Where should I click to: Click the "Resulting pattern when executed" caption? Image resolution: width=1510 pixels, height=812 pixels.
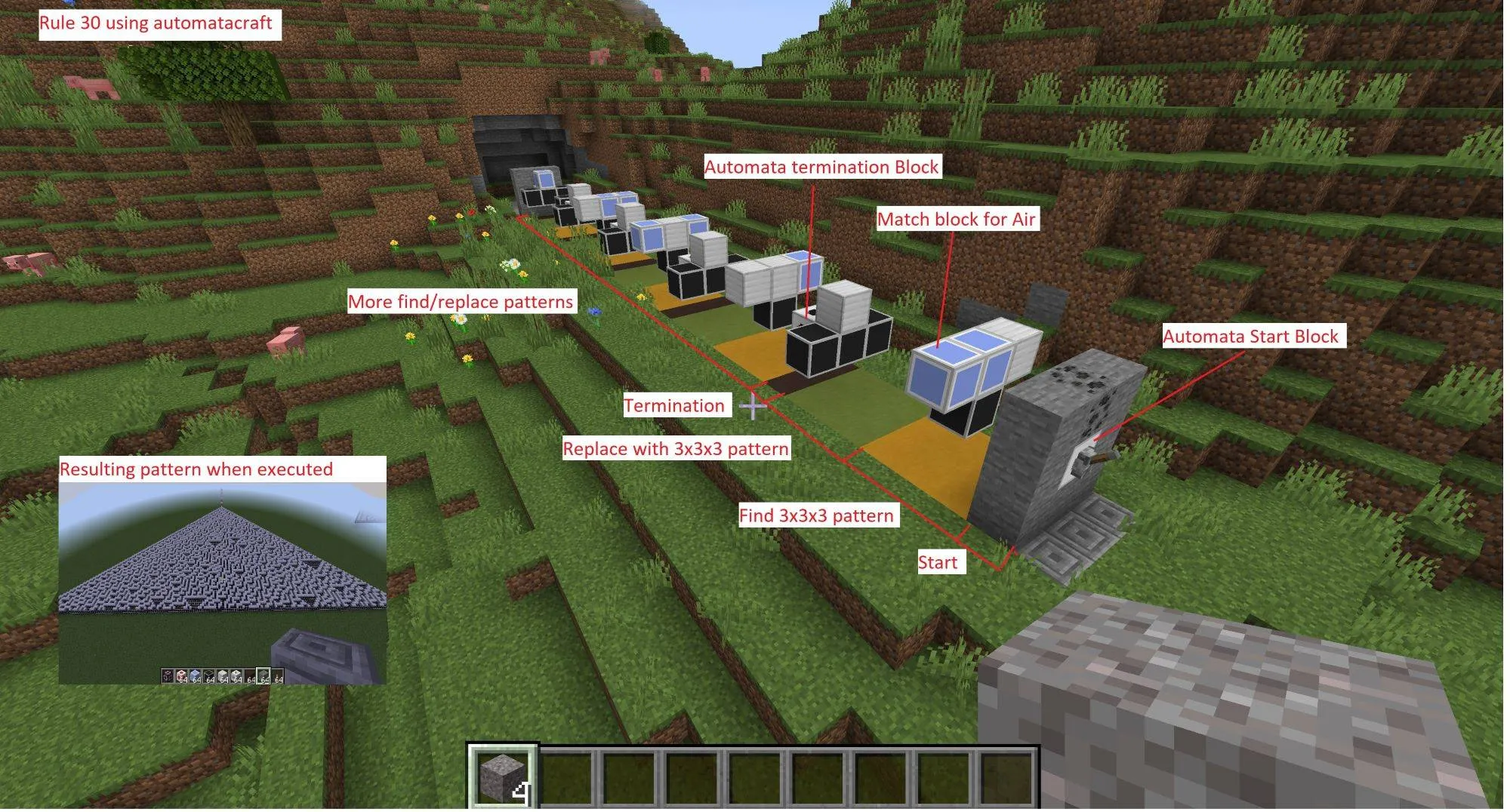click(196, 469)
